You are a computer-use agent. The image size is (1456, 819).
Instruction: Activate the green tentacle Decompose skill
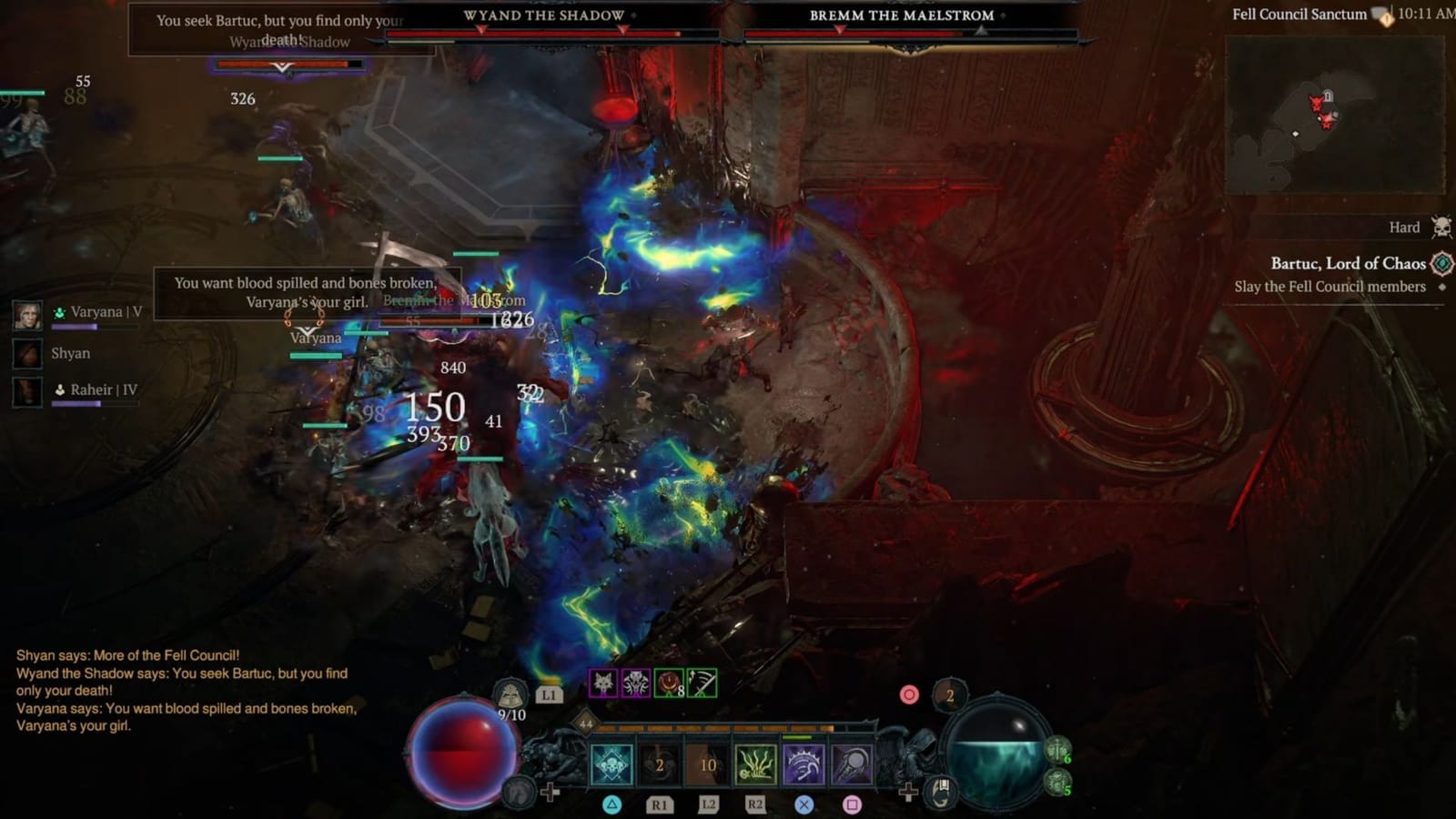755,763
